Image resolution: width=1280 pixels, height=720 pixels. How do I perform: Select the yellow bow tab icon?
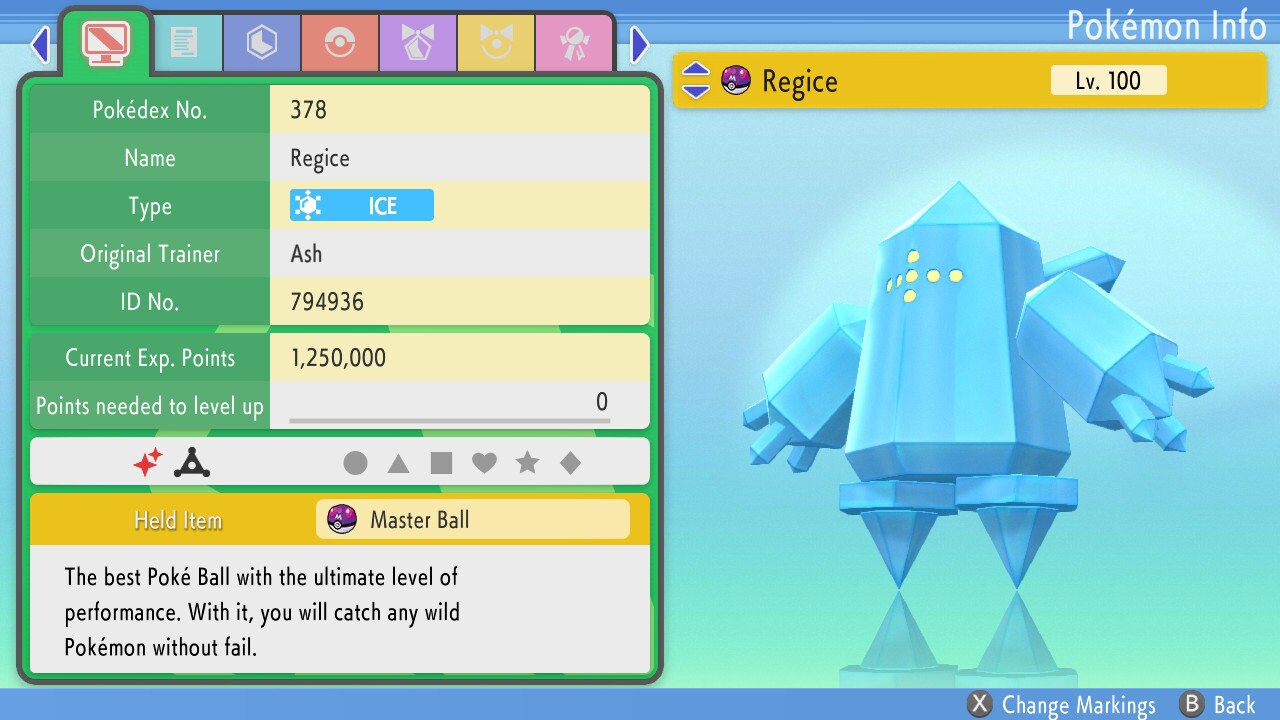497,42
